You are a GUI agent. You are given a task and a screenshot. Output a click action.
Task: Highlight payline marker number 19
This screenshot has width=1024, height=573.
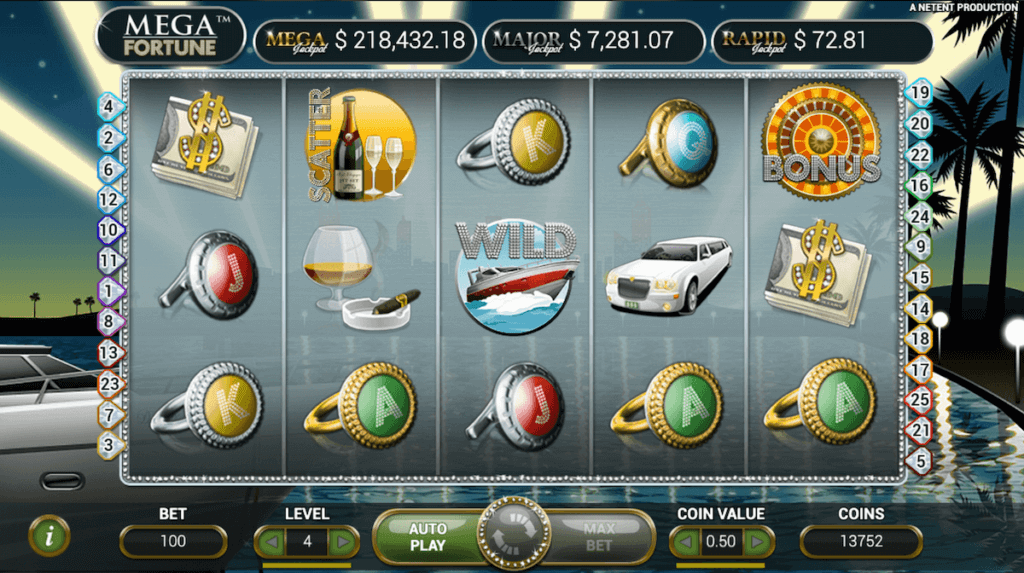918,94
